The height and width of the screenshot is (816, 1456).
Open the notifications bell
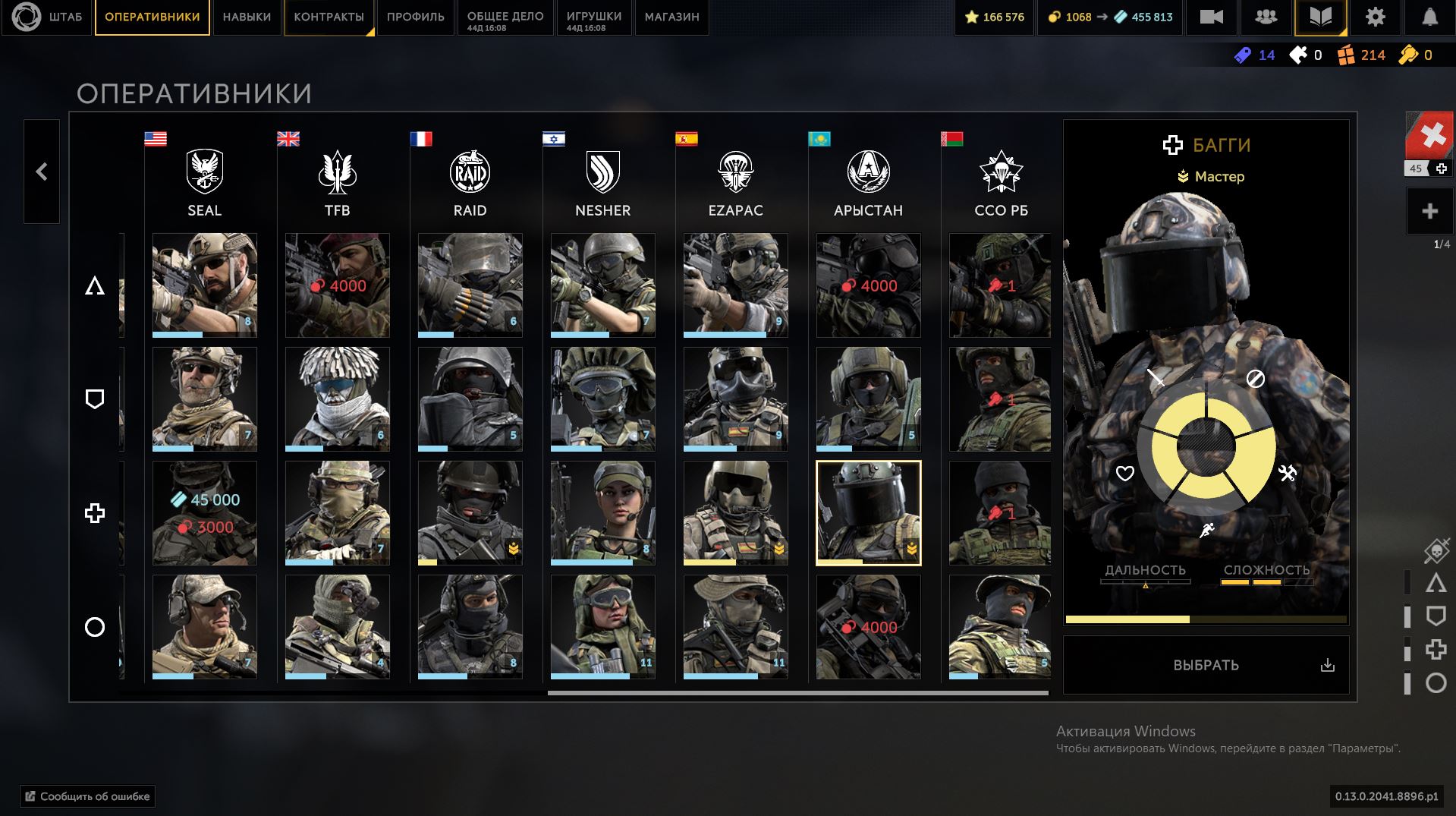click(x=1429, y=17)
